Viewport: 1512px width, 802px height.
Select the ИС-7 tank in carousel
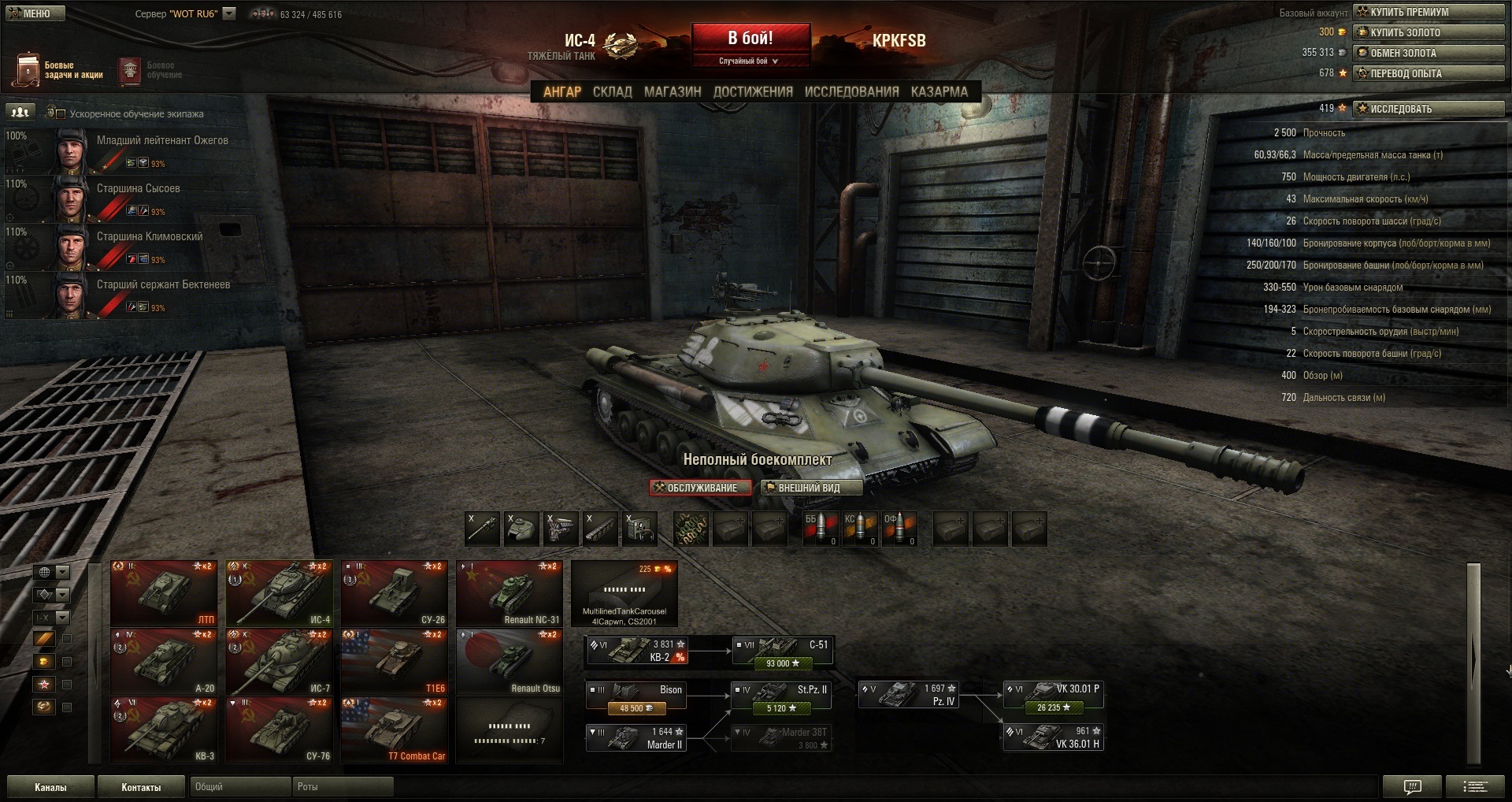click(280, 662)
